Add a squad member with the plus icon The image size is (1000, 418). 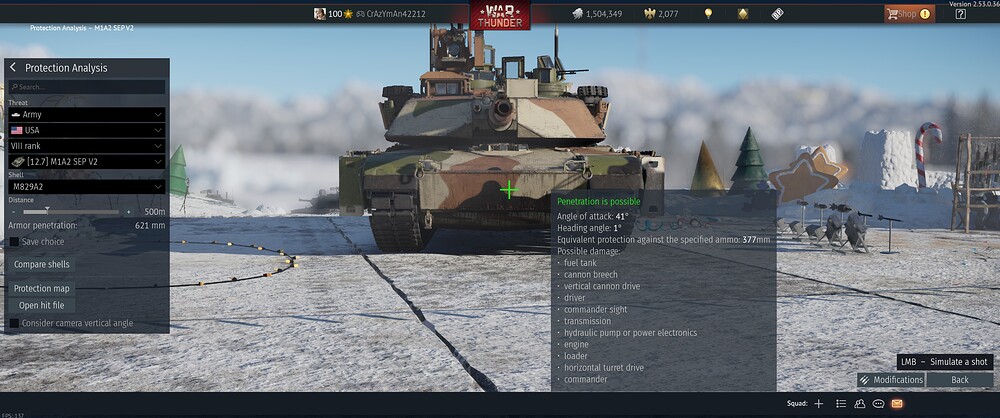pyautogui.click(x=819, y=404)
